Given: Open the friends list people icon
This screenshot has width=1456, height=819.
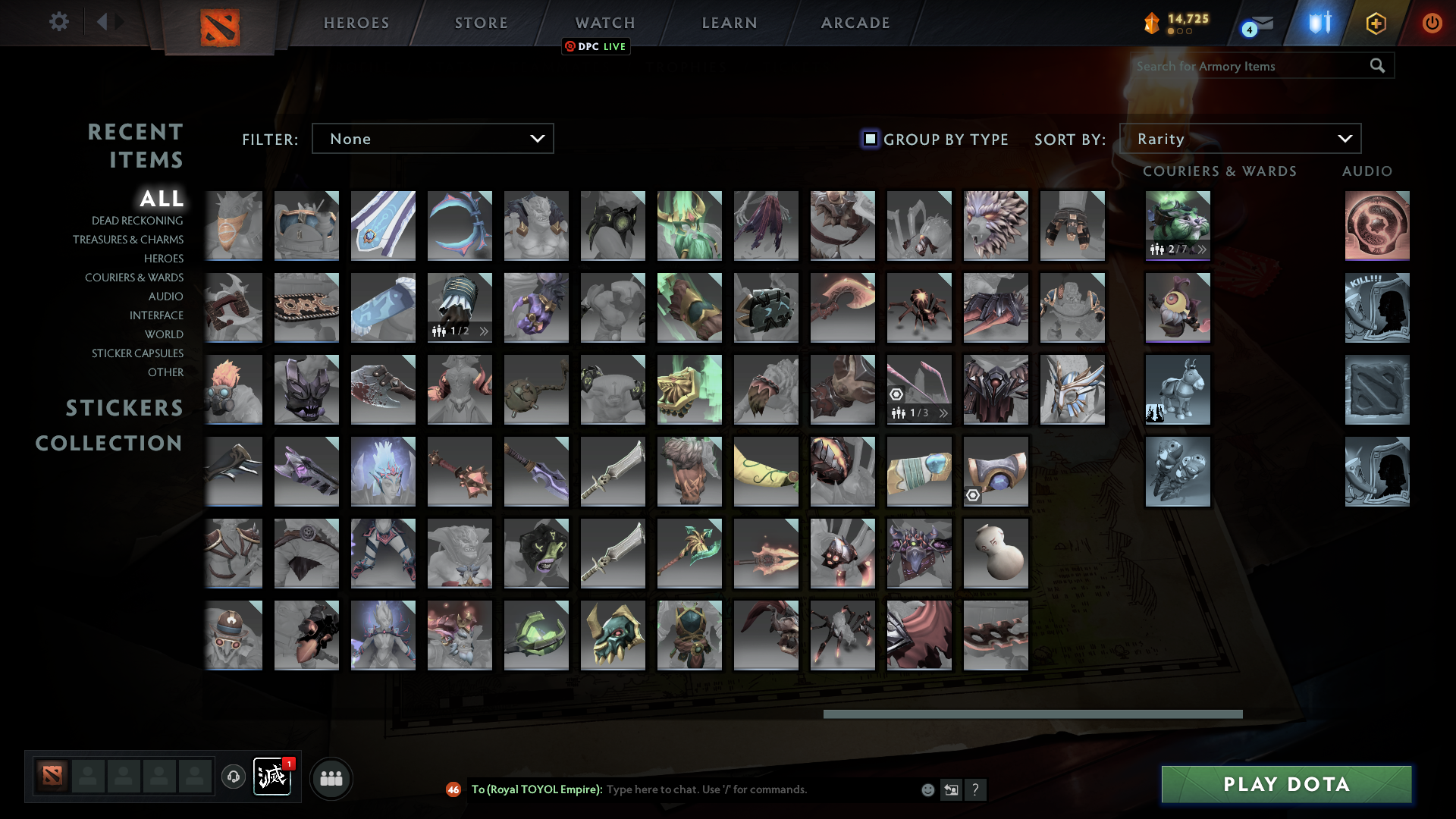Looking at the screenshot, I should 331,777.
